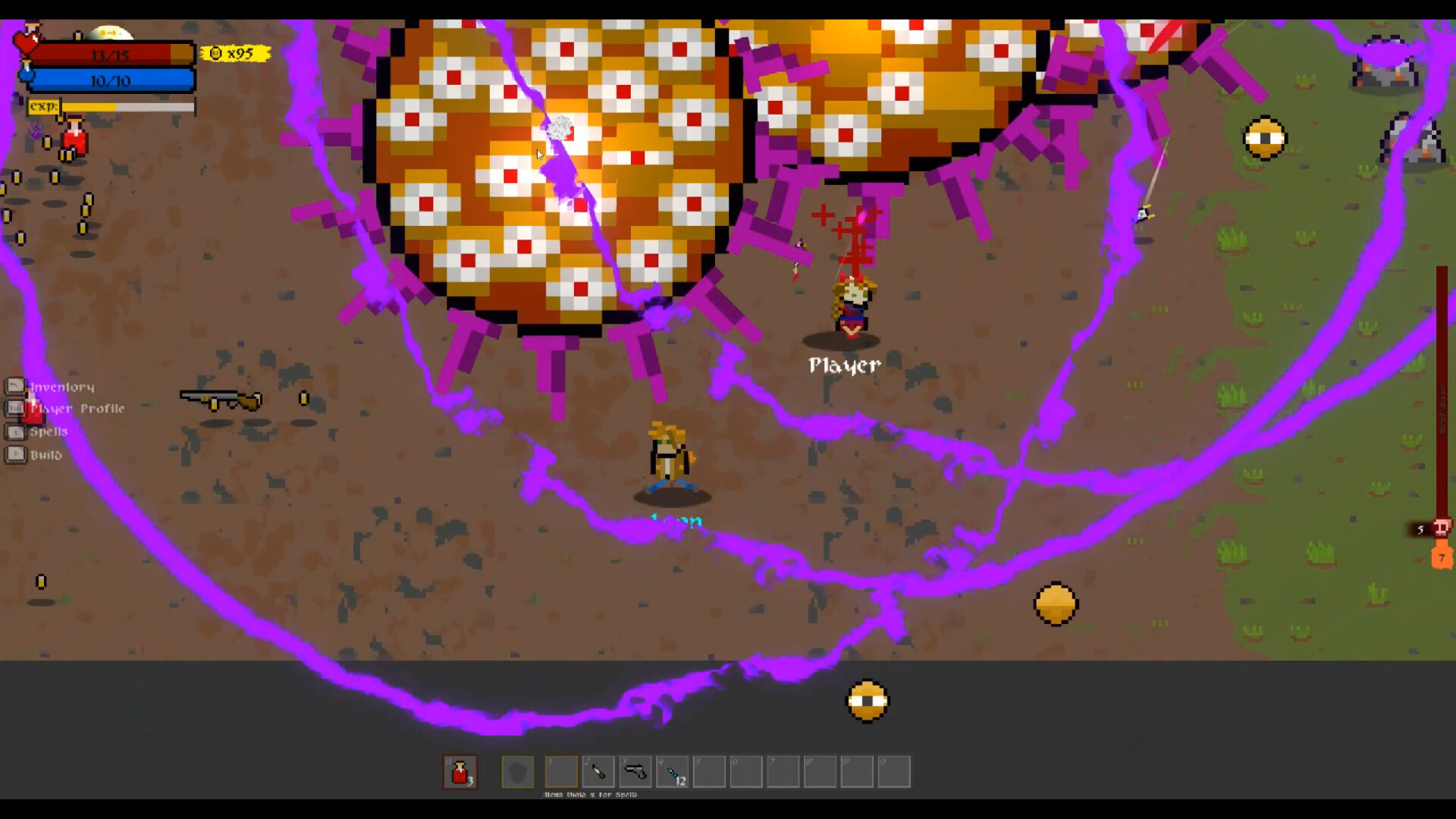The height and width of the screenshot is (819, 1456).
Task: Open the Spells menu
Action: coord(48,431)
